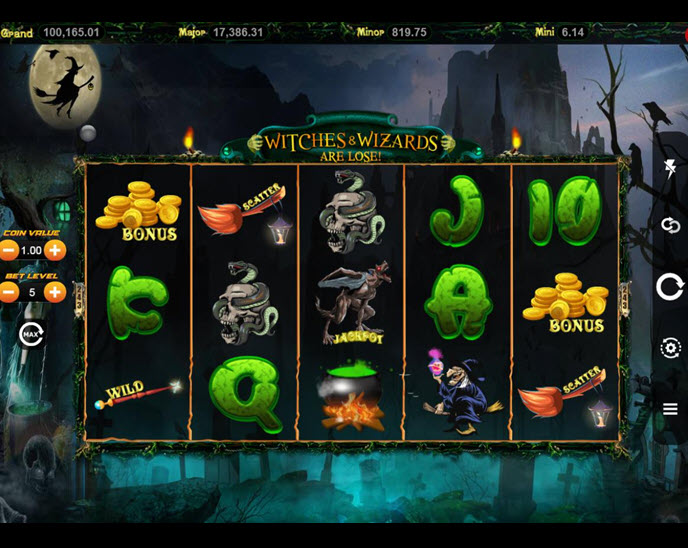
Task: Spin the reels with the circular arrow
Action: pos(670,287)
